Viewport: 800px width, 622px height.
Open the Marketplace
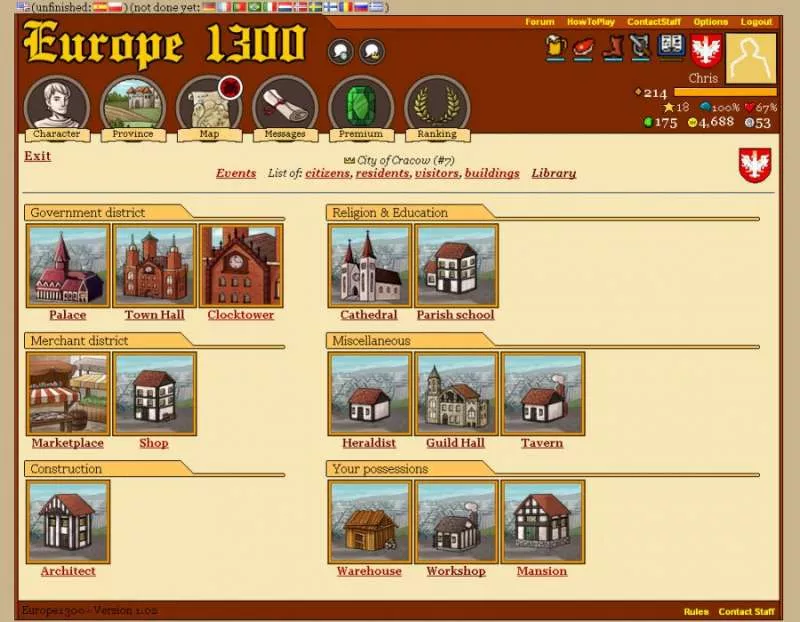pyautogui.click(x=68, y=394)
